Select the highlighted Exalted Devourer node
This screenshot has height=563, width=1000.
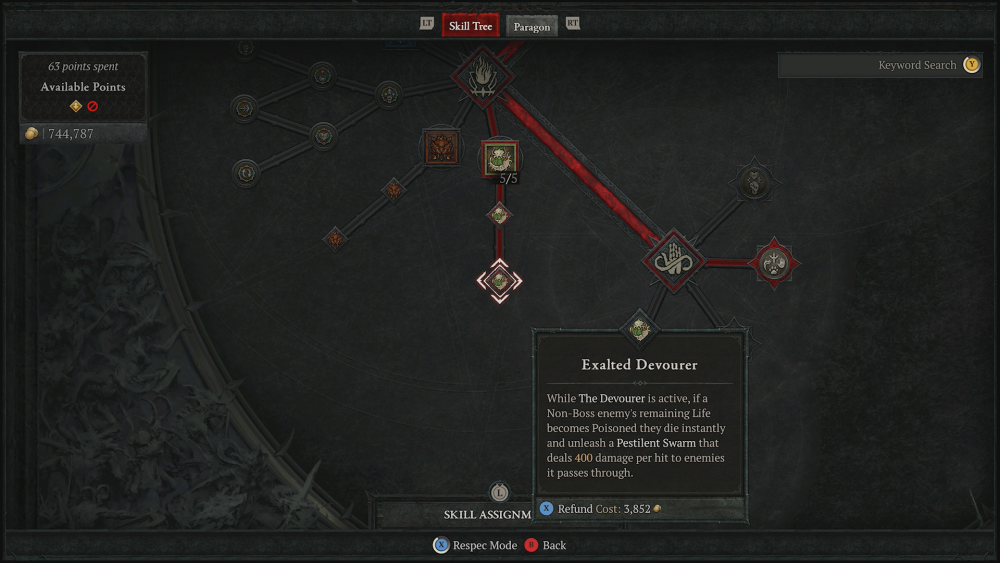coord(498,281)
